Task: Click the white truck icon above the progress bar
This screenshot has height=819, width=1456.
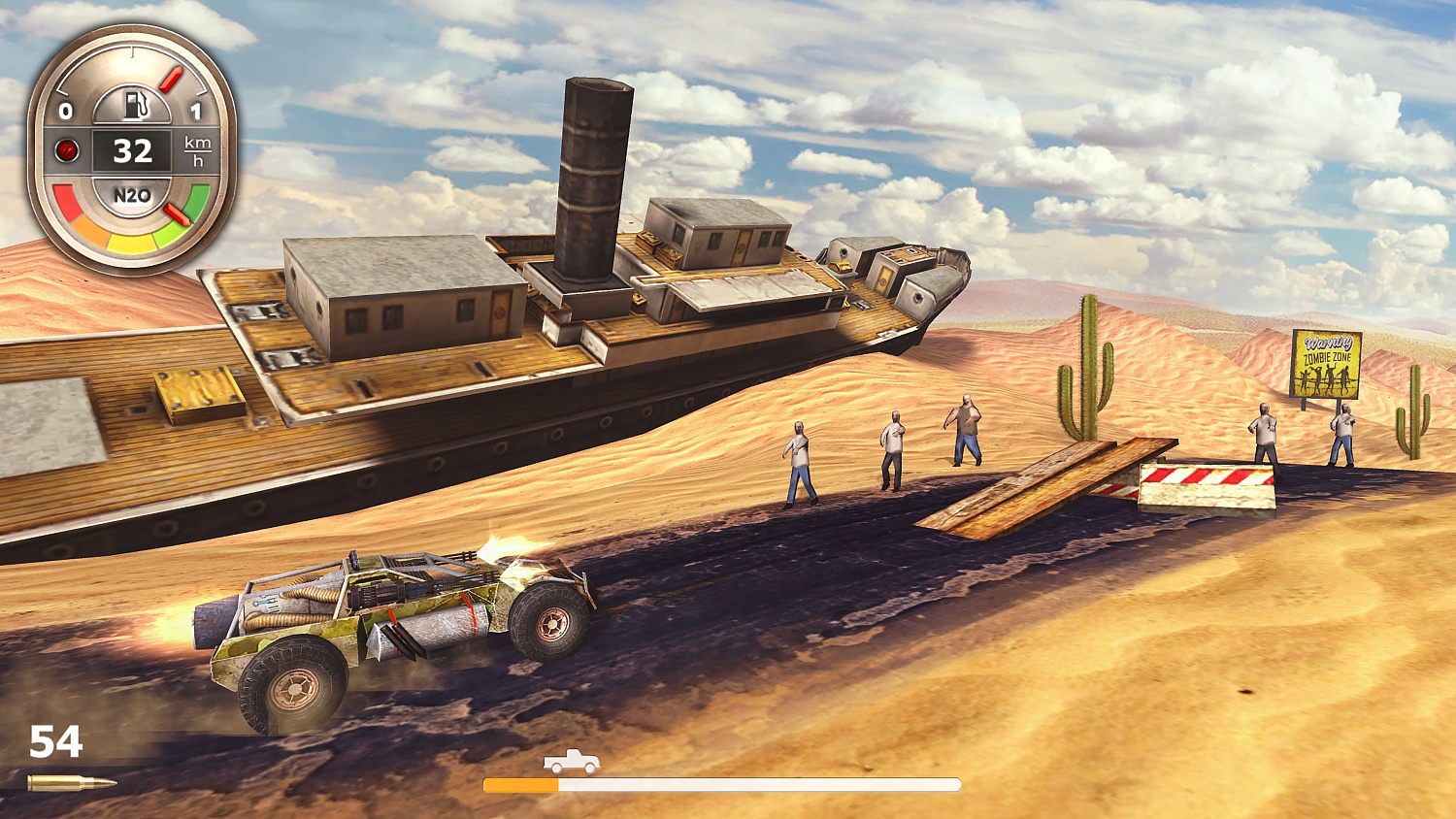Action: [x=573, y=763]
